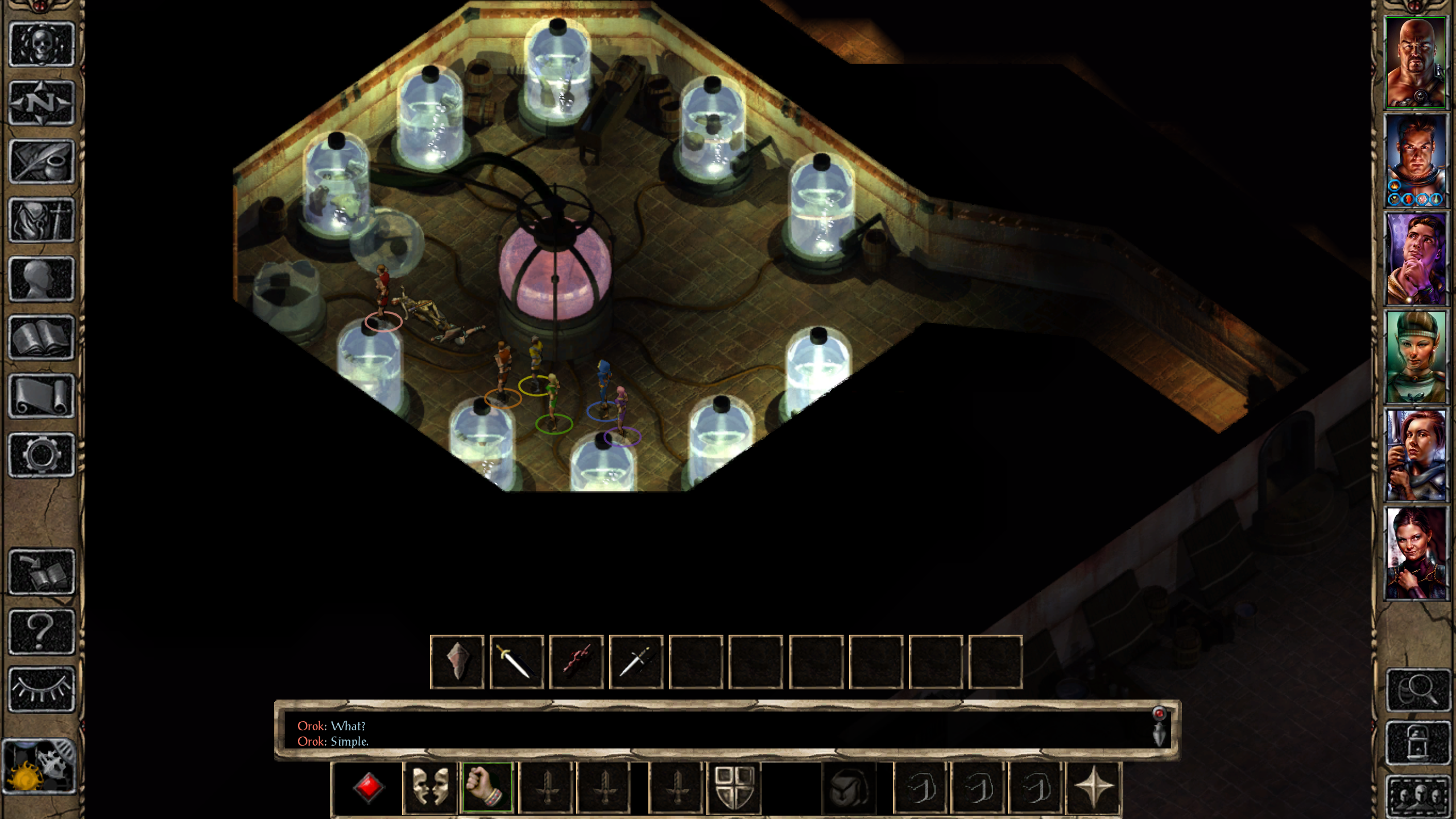This screenshot has height=819, width=1456.
Task: Click the question mark help button
Action: (x=42, y=631)
